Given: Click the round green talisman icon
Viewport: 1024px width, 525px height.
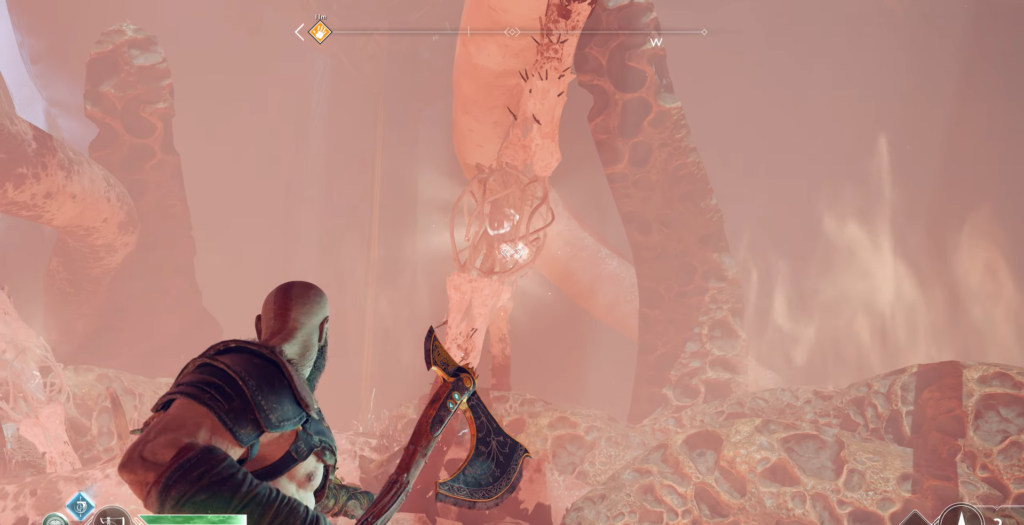Looking at the screenshot, I should pos(53,519).
